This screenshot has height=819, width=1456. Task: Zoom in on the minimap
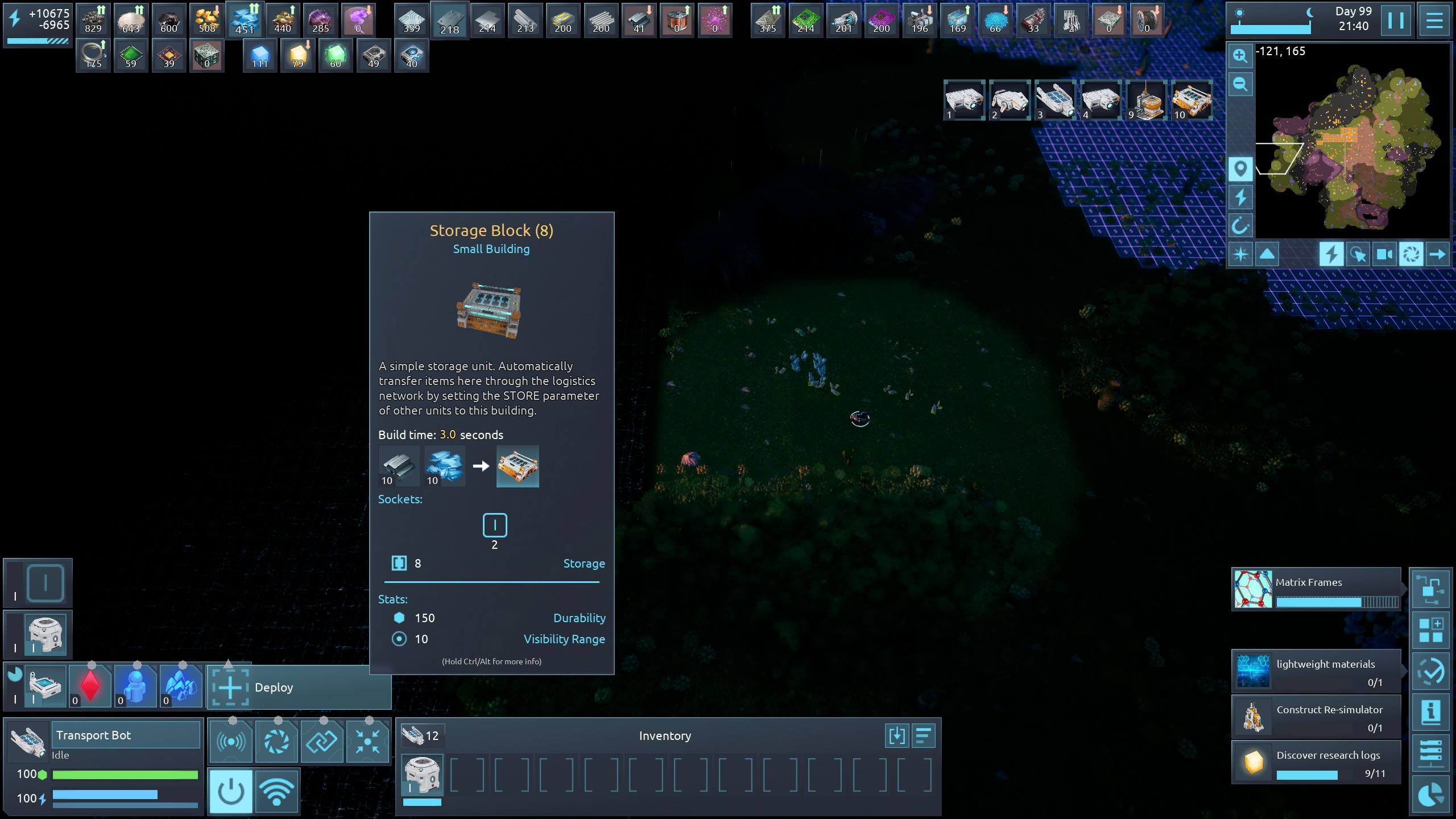(1240, 56)
